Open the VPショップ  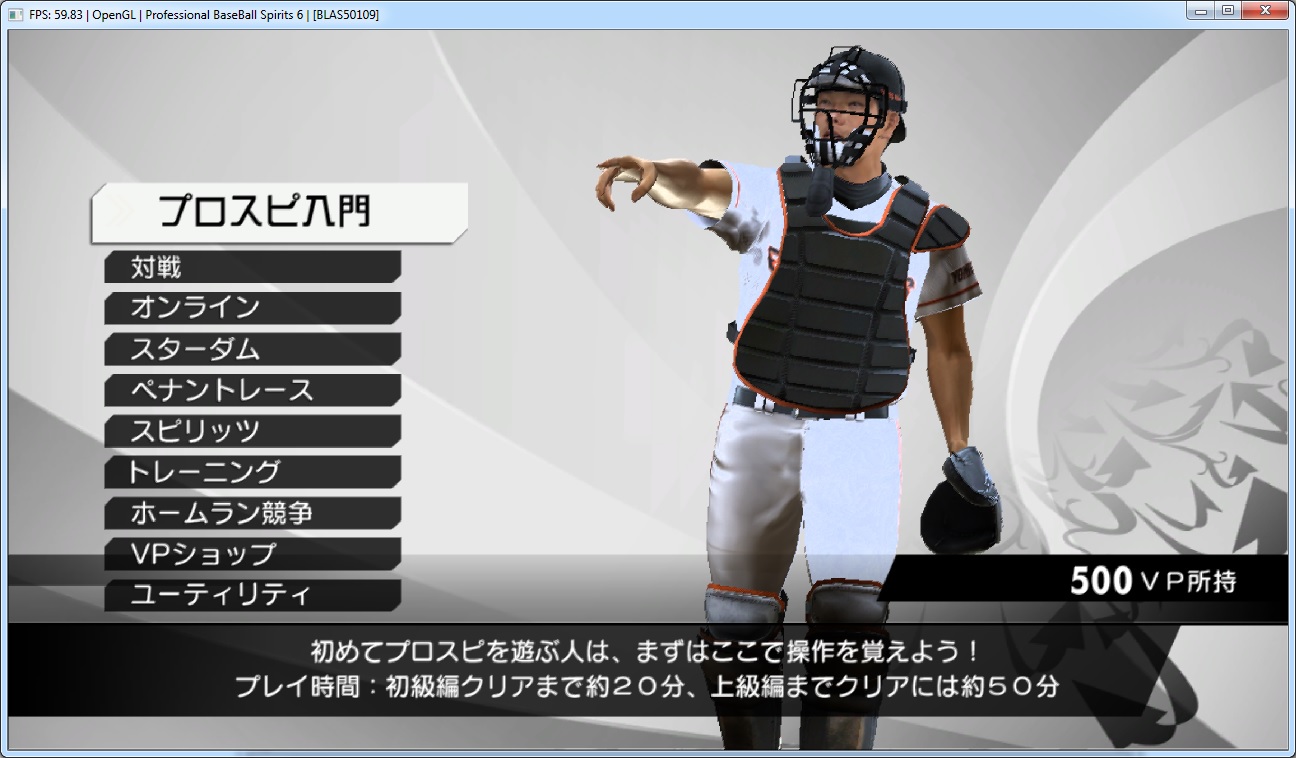[x=252, y=554]
